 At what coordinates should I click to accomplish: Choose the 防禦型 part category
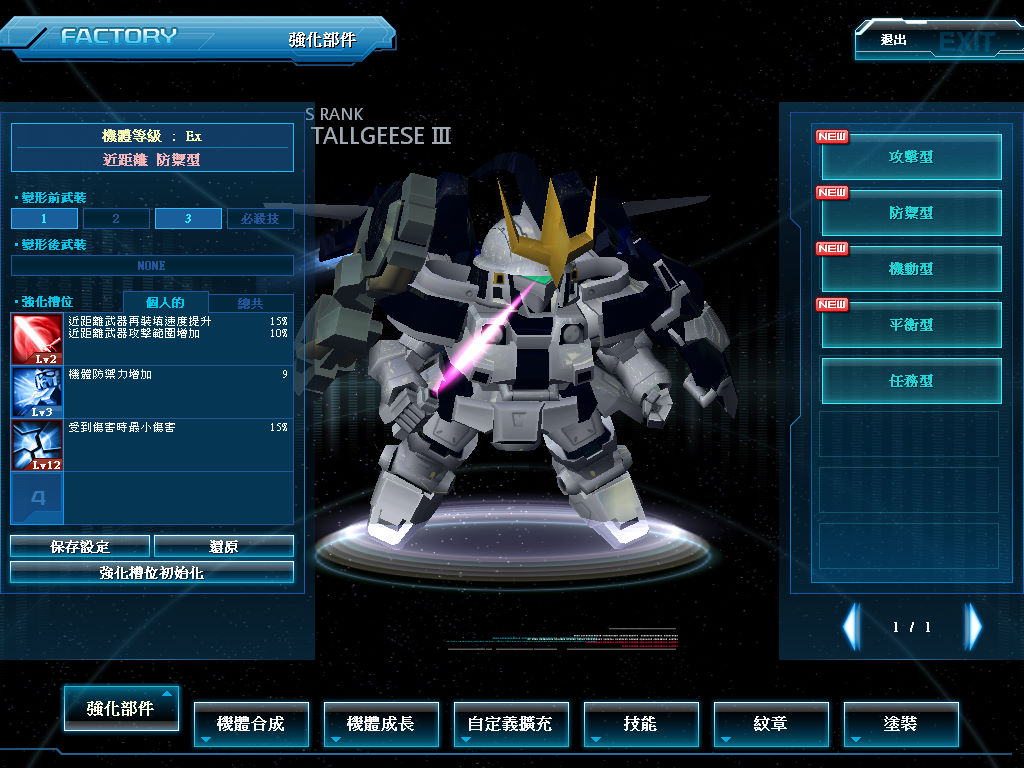click(911, 213)
